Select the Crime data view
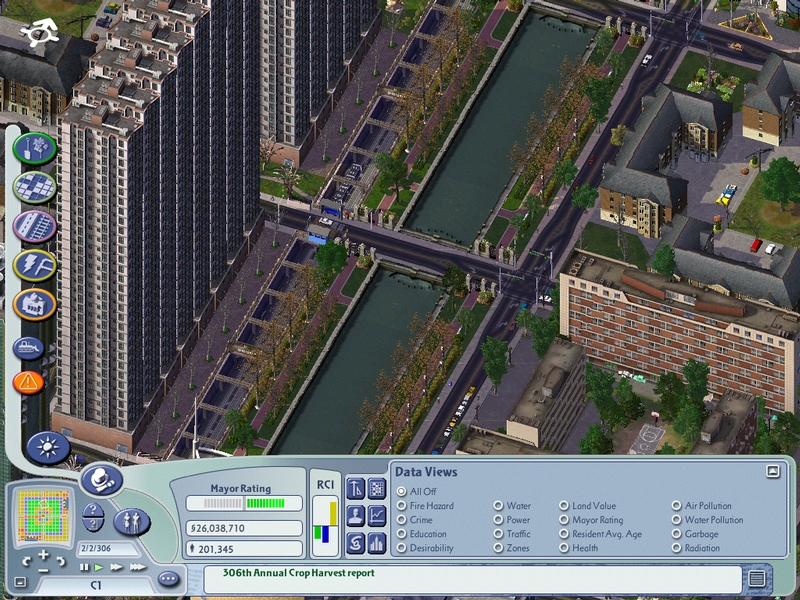 tap(402, 520)
